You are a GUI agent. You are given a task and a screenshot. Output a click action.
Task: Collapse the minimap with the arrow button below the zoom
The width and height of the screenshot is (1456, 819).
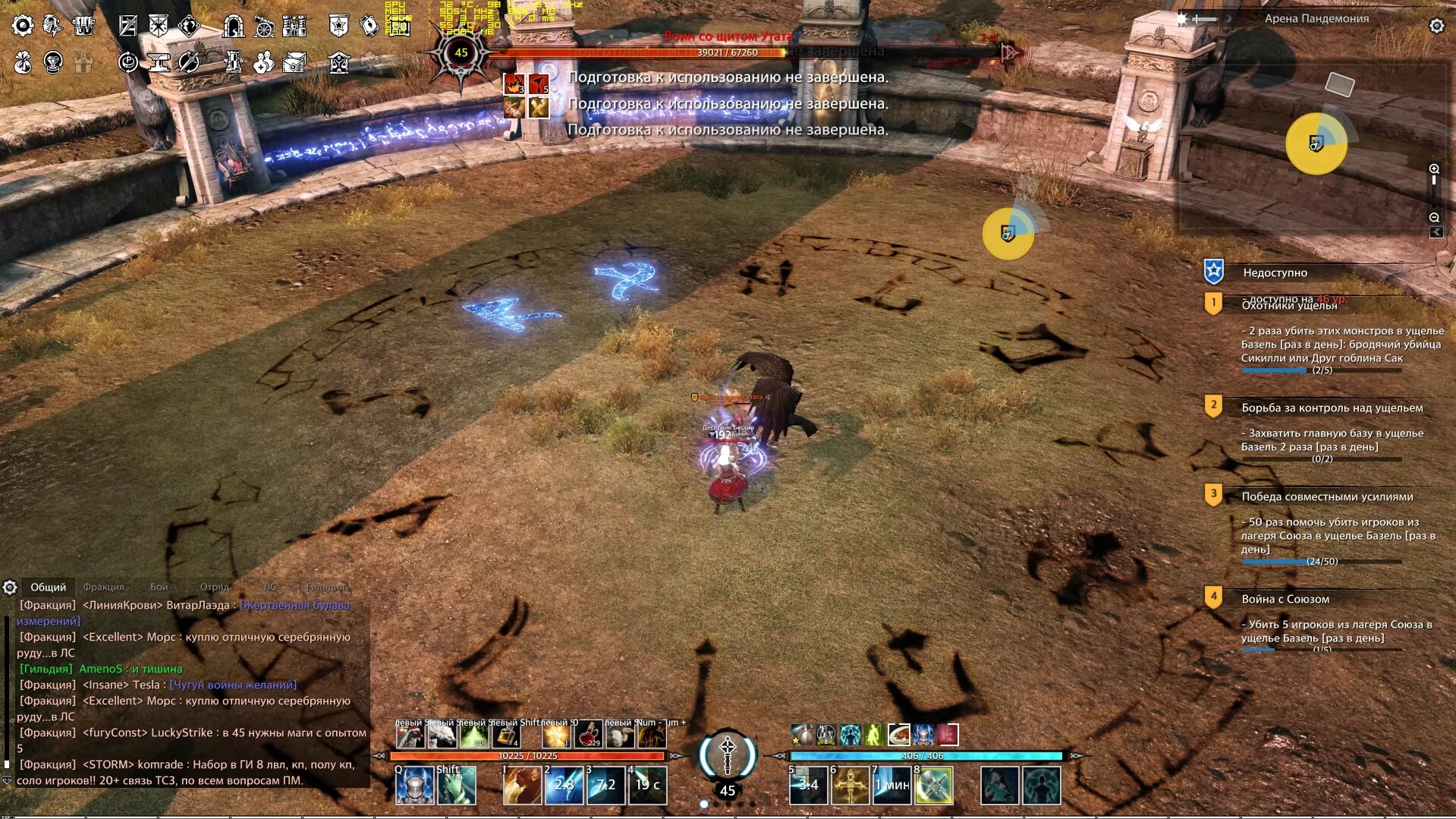tap(1436, 233)
